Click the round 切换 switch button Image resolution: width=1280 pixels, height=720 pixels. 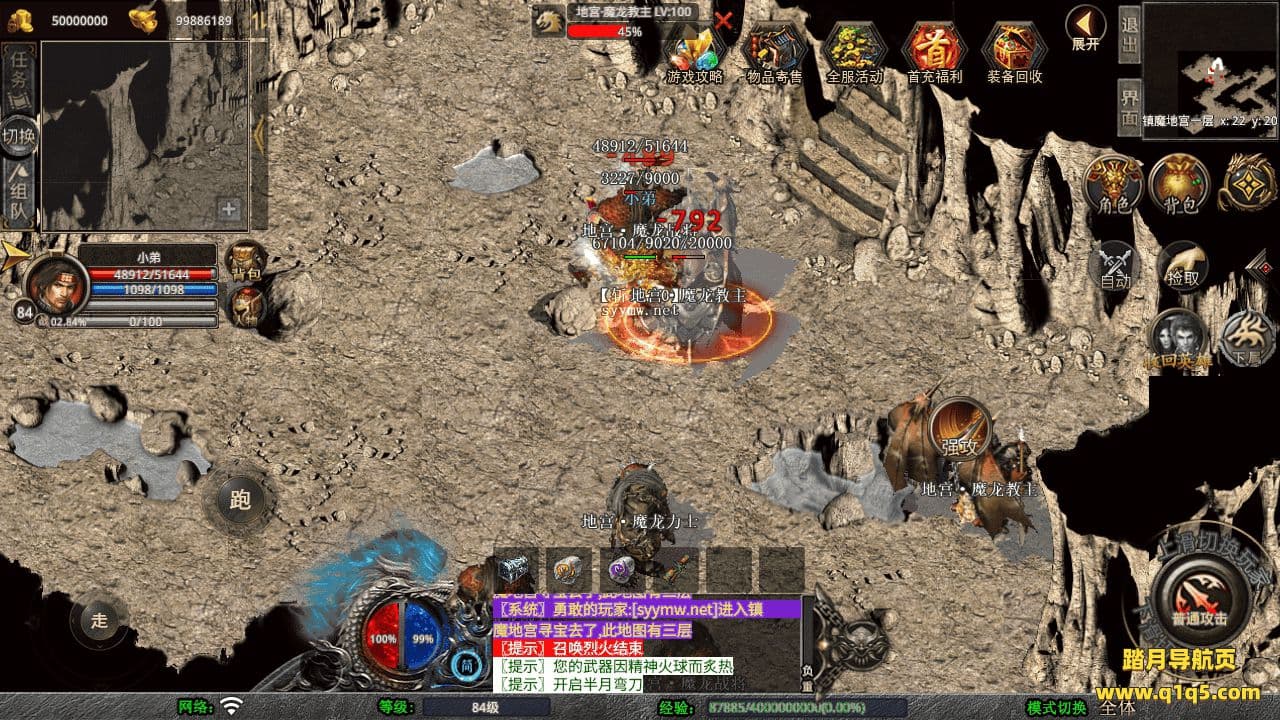point(19,134)
